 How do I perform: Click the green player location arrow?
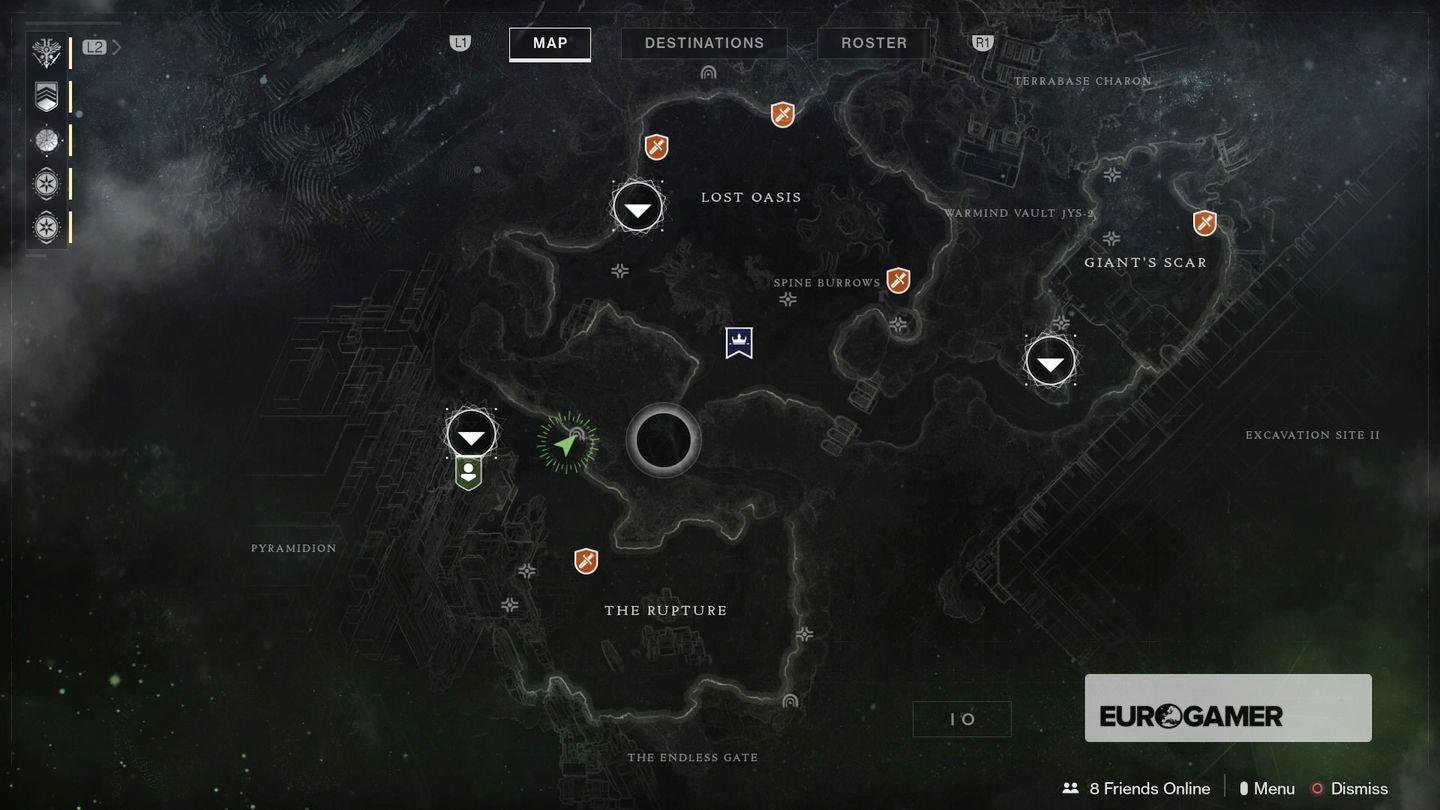pyautogui.click(x=567, y=443)
